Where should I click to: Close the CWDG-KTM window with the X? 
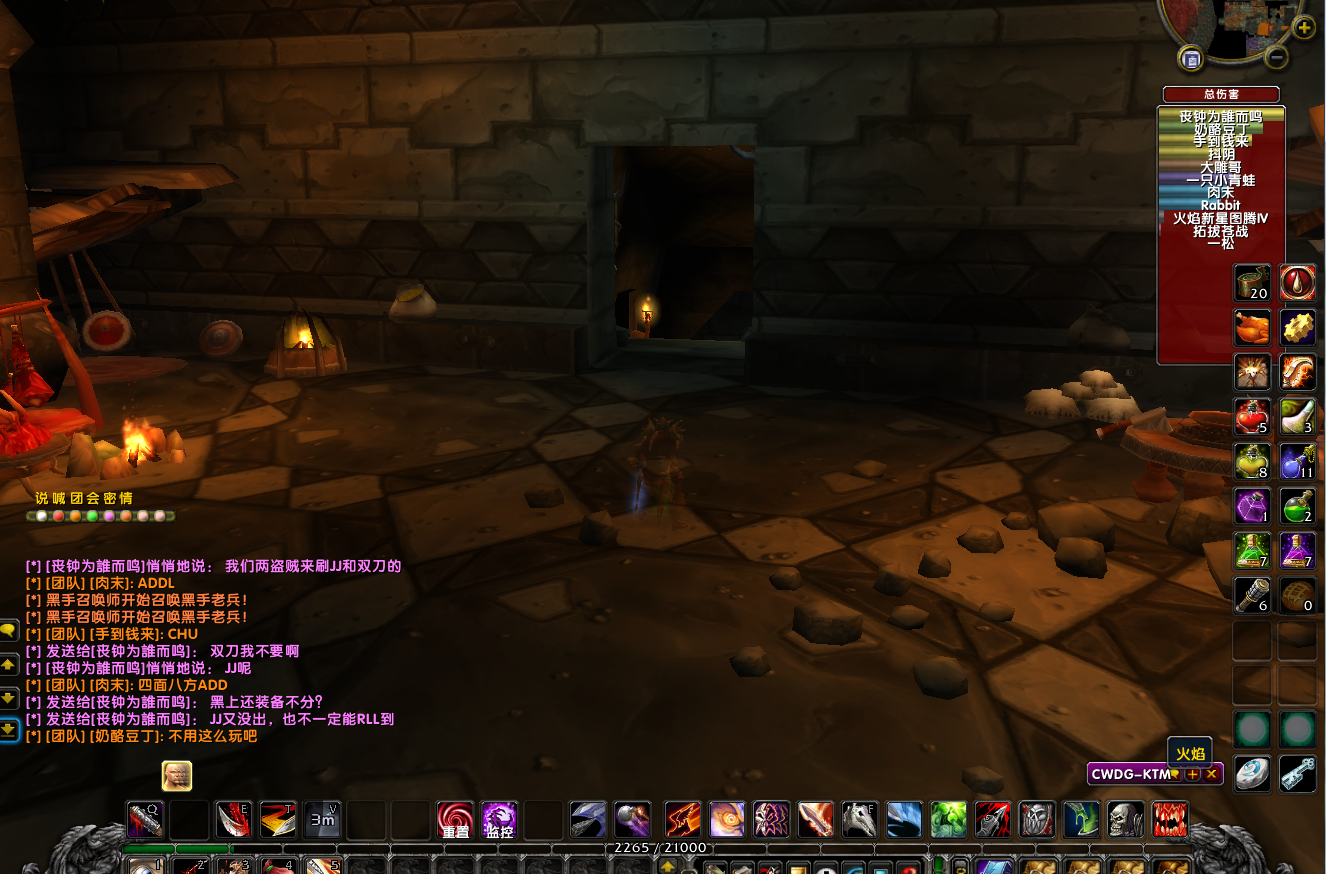pos(1212,774)
